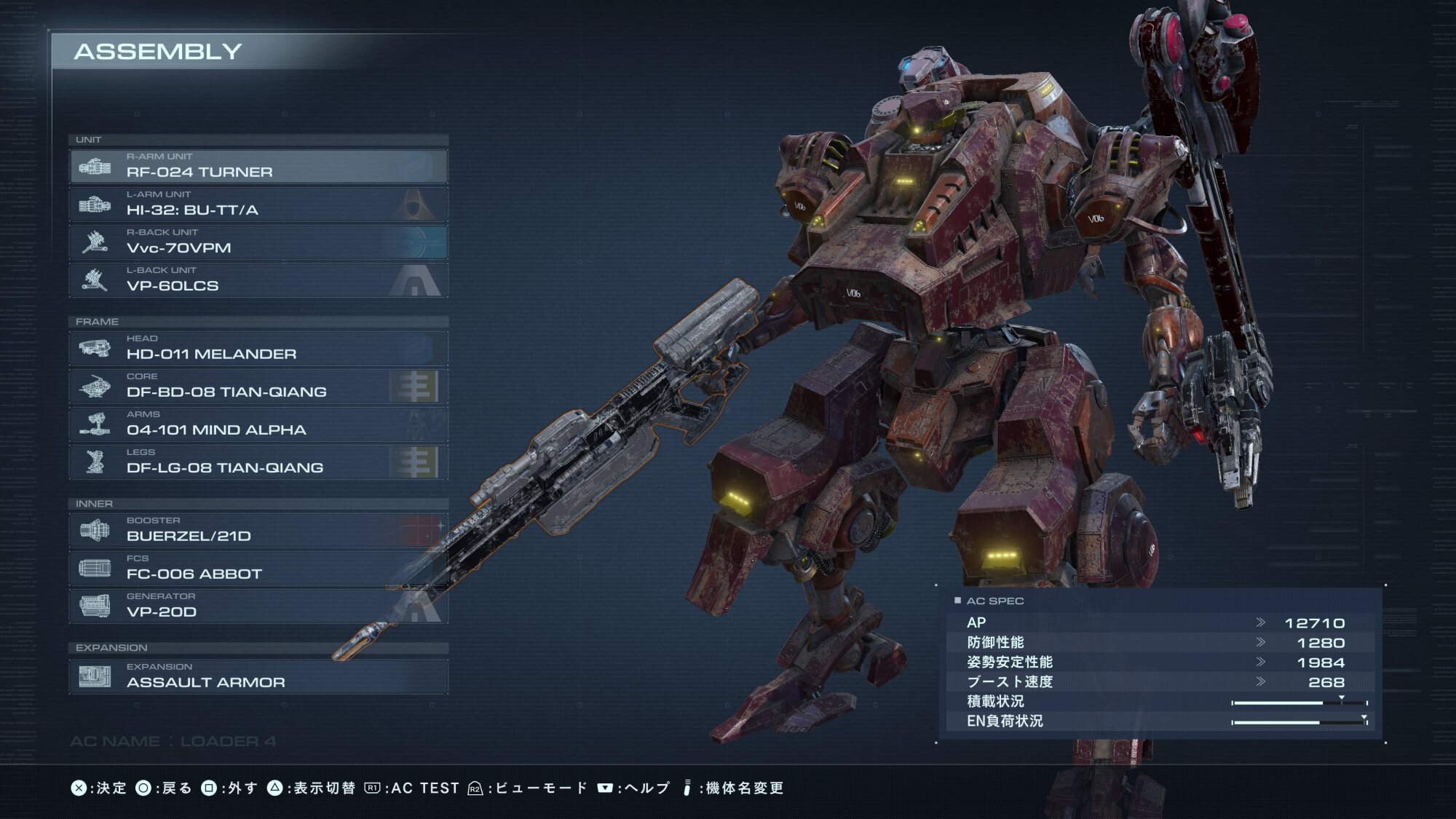Select the VP-60LCS left back unit

coord(258,280)
